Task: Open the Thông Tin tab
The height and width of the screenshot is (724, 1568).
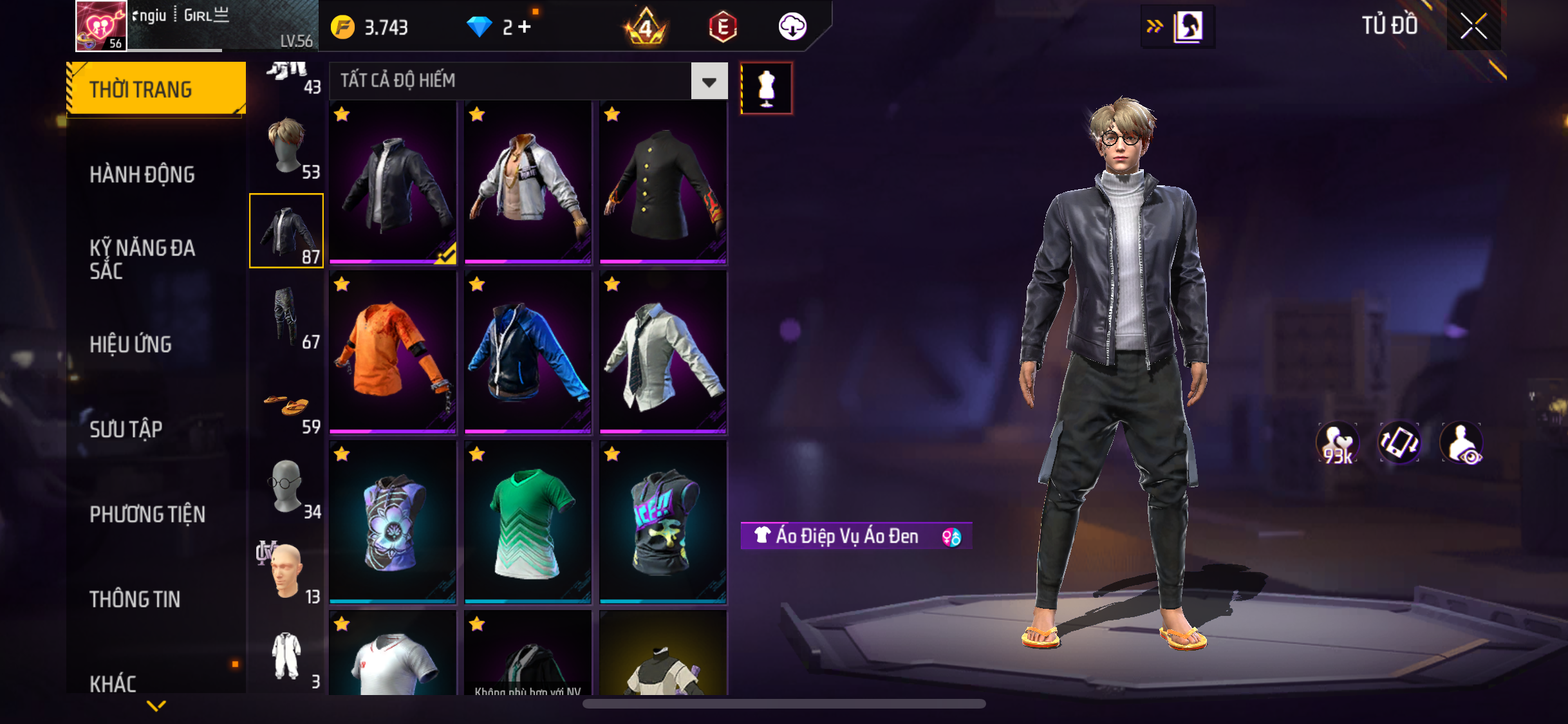Action: point(135,599)
